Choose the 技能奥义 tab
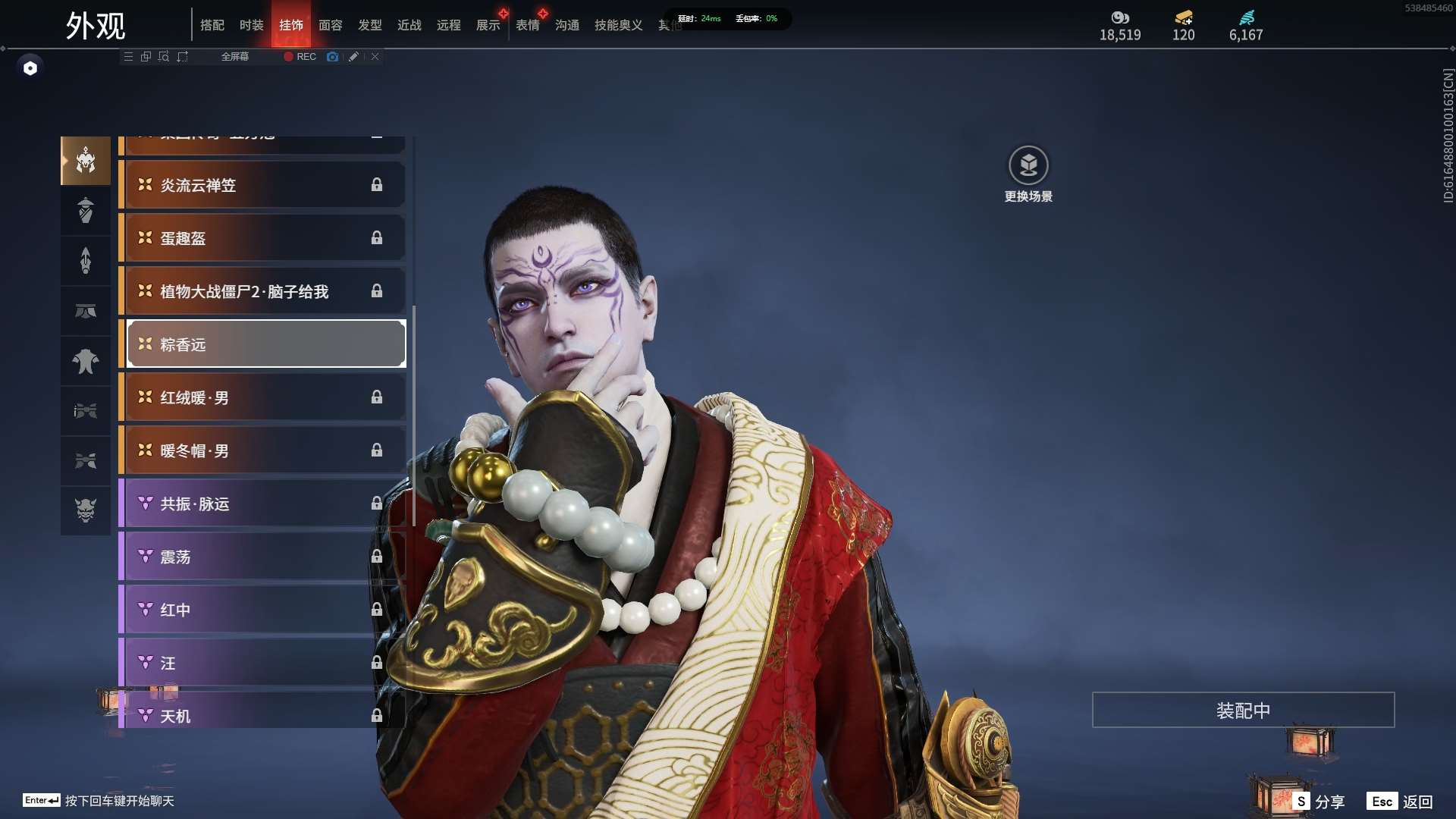Screen dimensions: 1456x819 [x=618, y=25]
